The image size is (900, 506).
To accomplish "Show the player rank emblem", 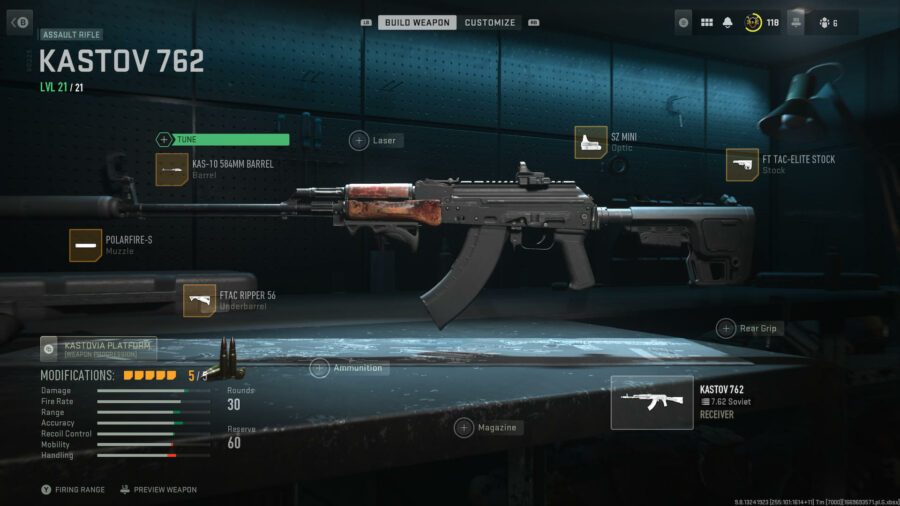I will (x=753, y=22).
